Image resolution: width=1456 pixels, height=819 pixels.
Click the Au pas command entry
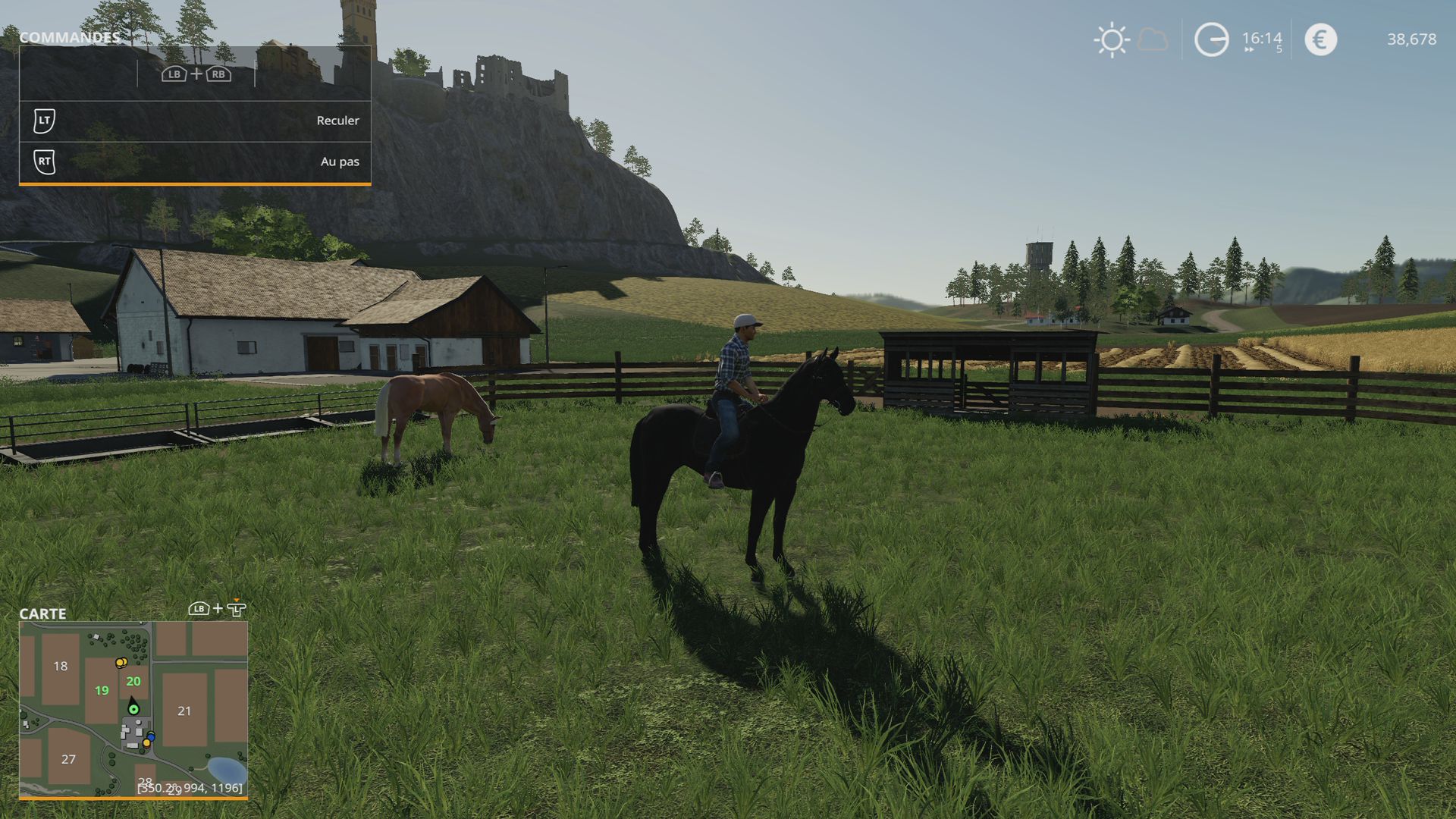click(341, 161)
